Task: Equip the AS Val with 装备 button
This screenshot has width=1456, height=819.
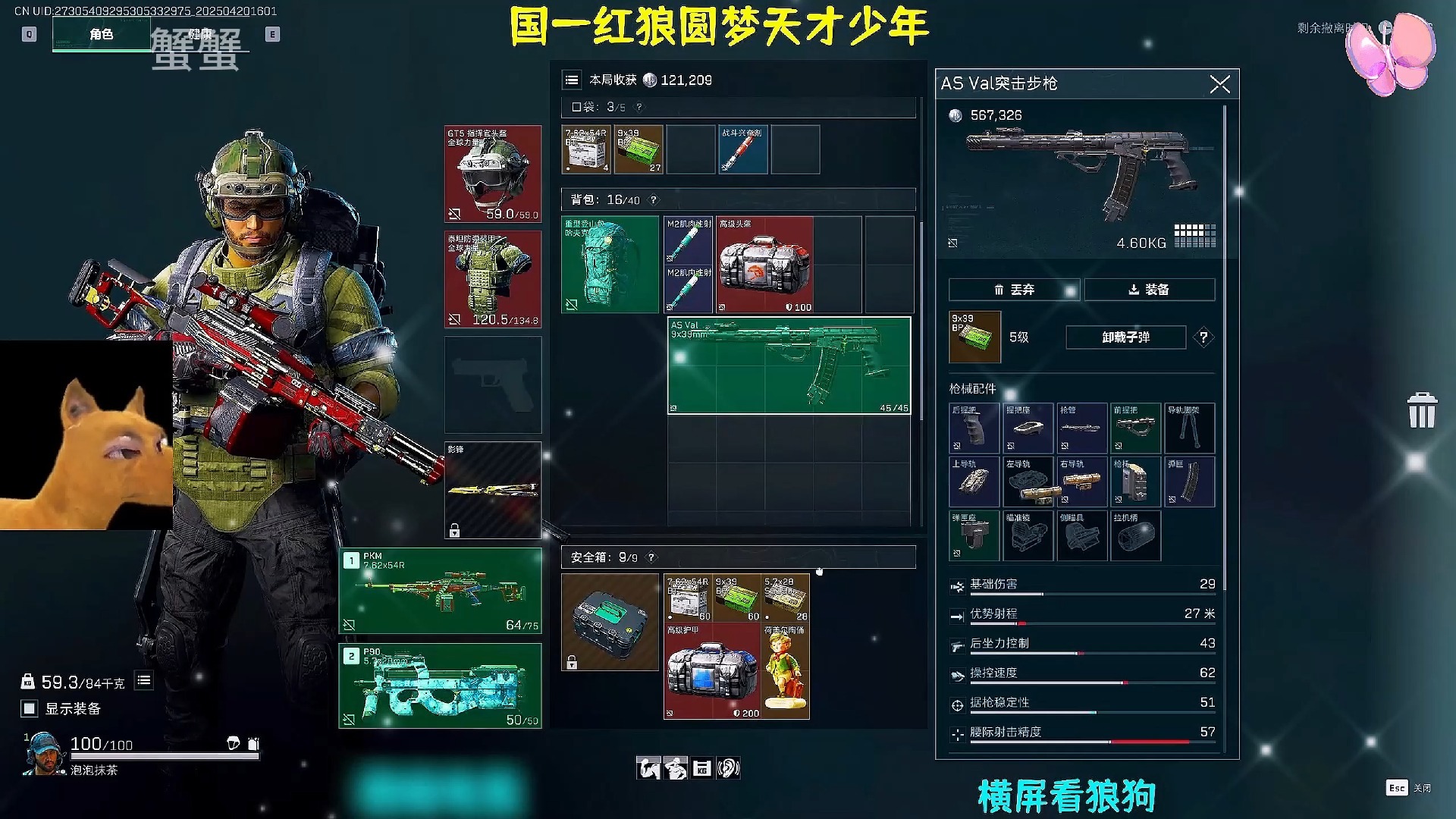Action: click(1149, 290)
